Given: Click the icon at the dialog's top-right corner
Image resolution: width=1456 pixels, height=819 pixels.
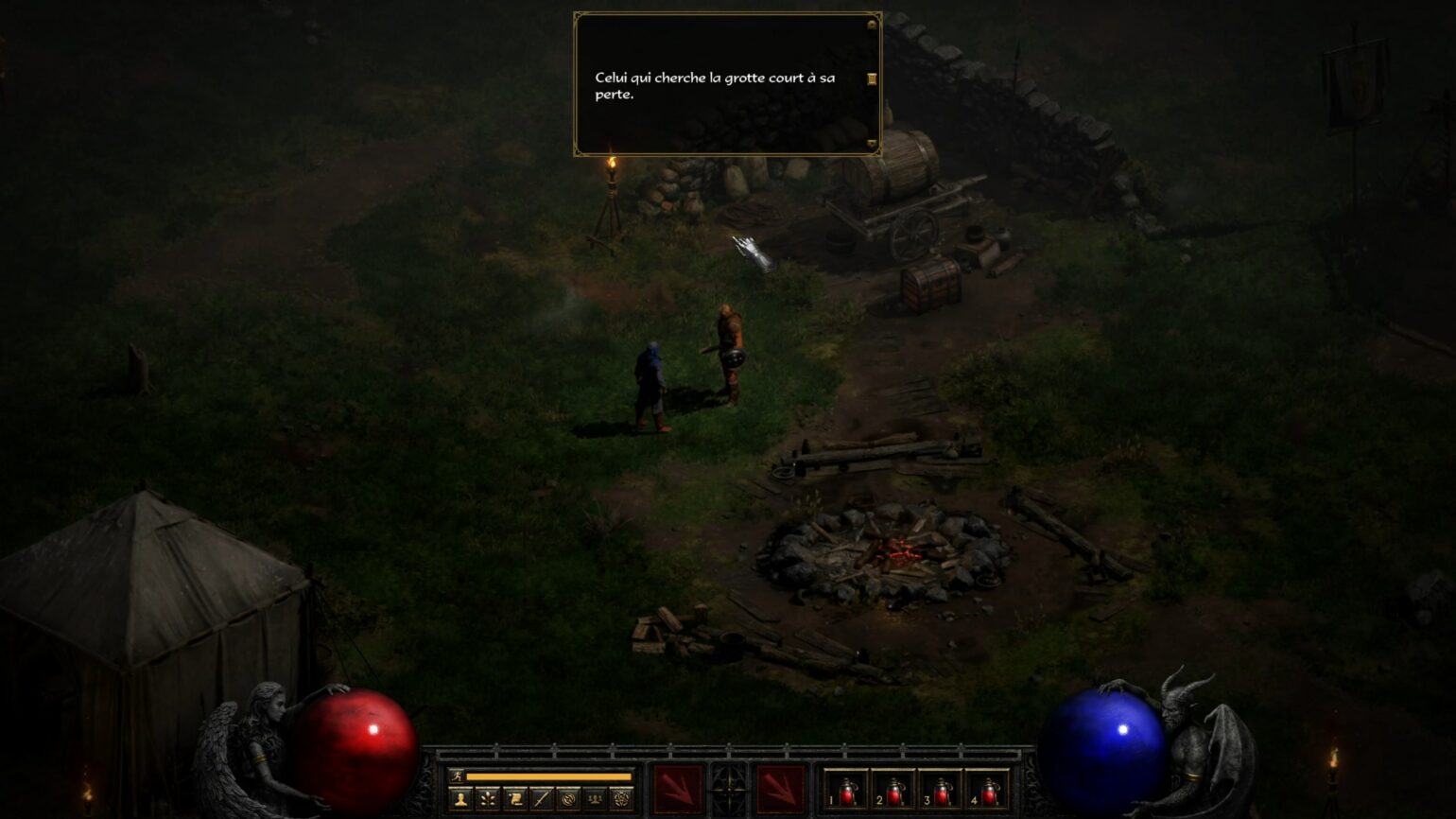Looking at the screenshot, I should point(869,24).
